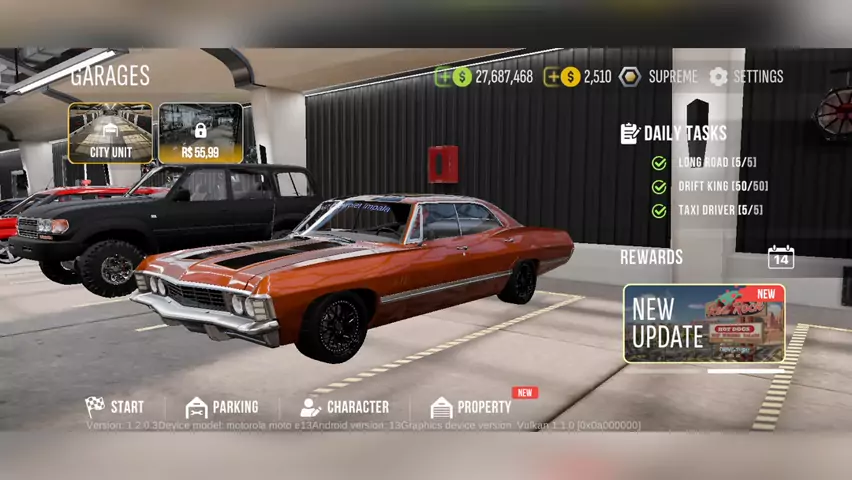
Task: View the Long Road daily task
Action: point(716,162)
